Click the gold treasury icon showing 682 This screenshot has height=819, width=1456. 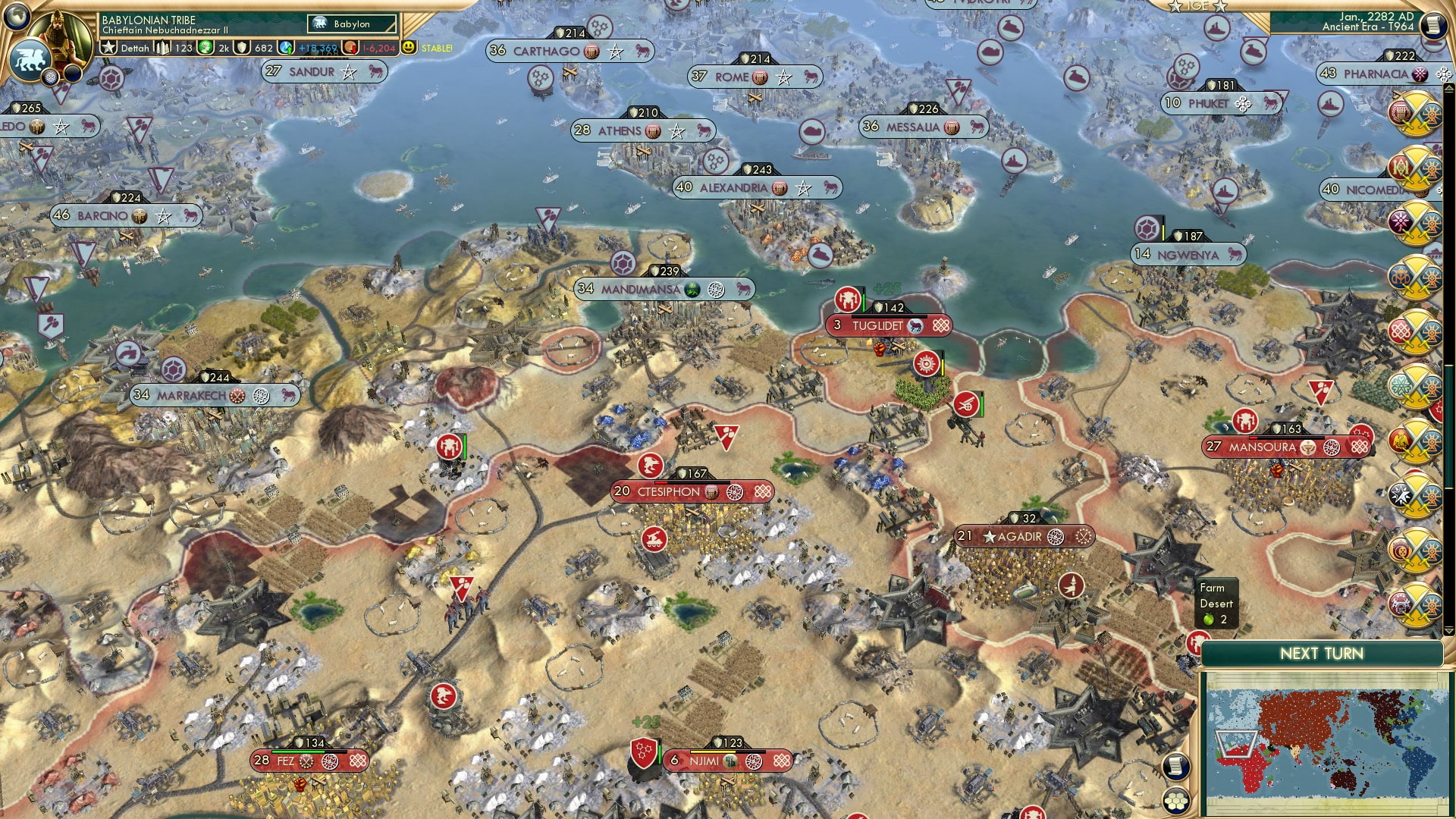(x=242, y=47)
